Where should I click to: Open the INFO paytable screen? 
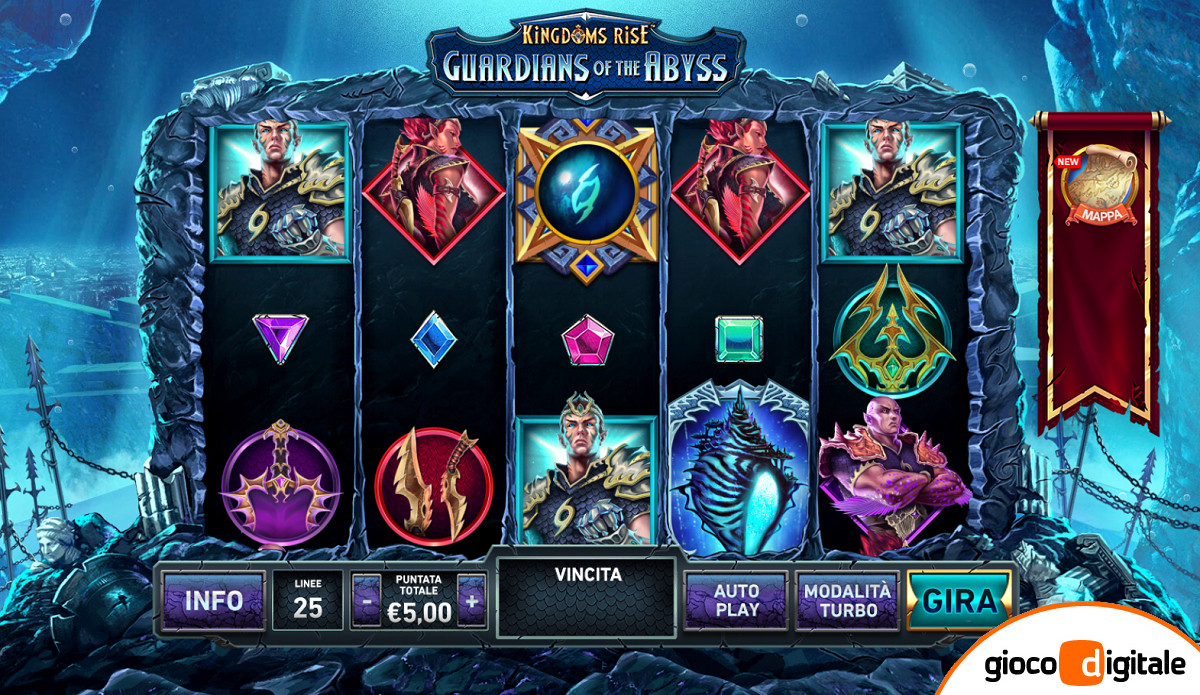click(x=213, y=600)
